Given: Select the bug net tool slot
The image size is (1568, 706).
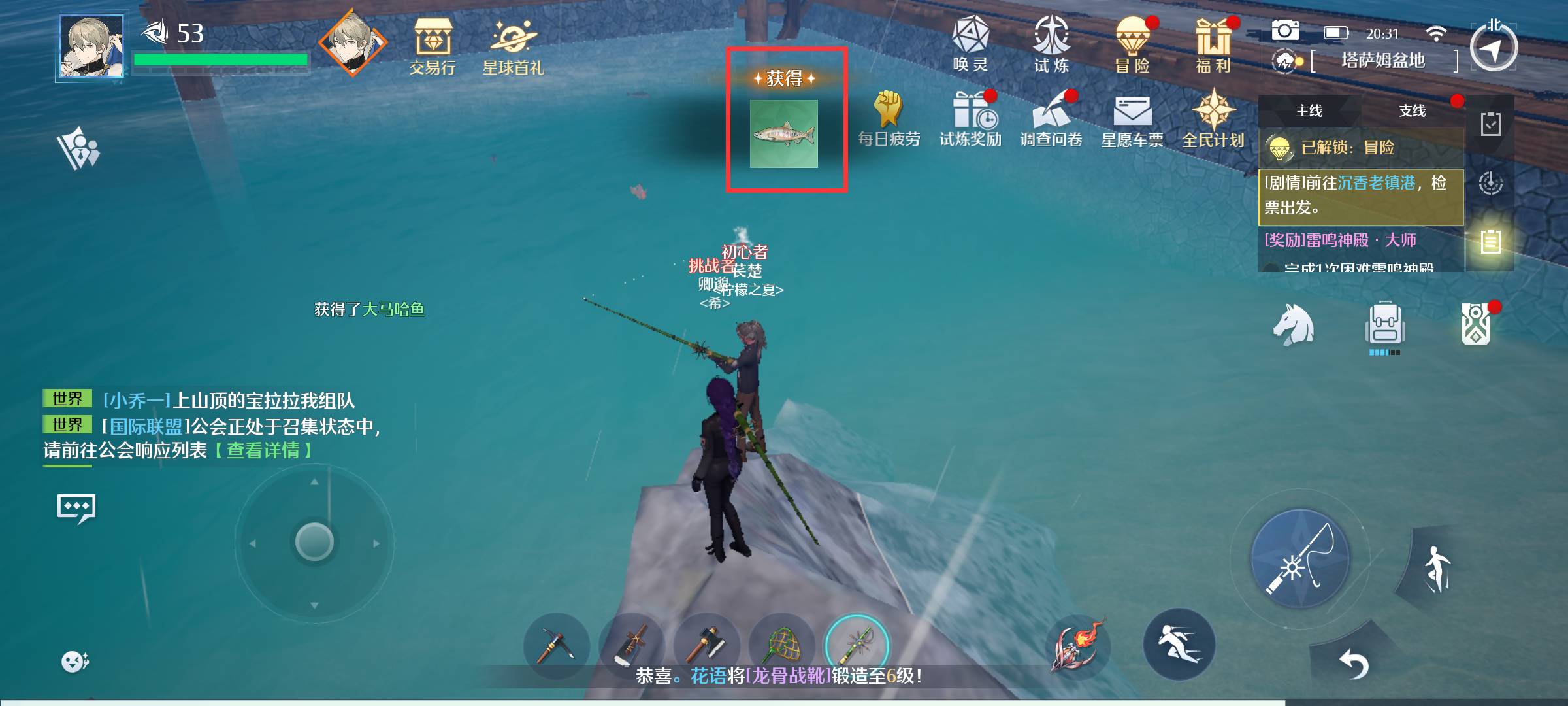Looking at the screenshot, I should tap(782, 646).
